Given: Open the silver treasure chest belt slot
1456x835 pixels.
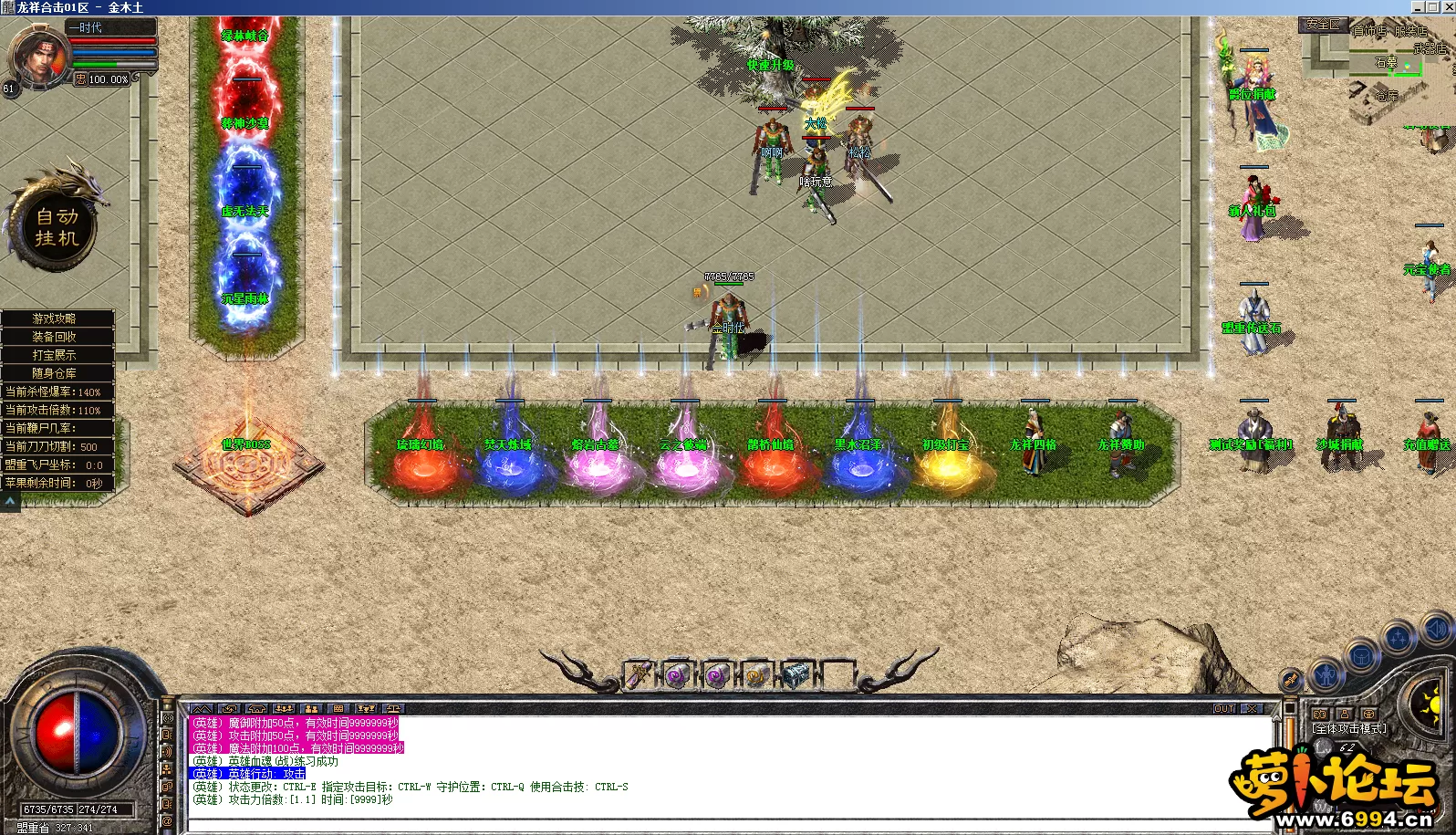Looking at the screenshot, I should coord(796,675).
